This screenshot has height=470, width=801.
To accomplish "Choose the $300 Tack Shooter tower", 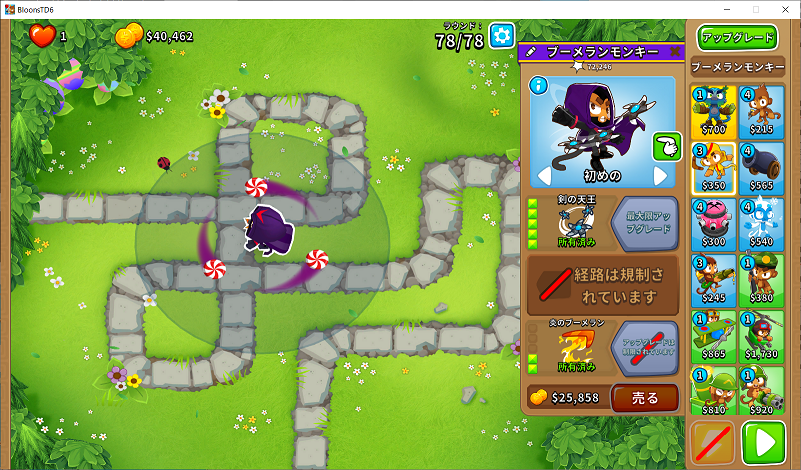I will 712,223.
